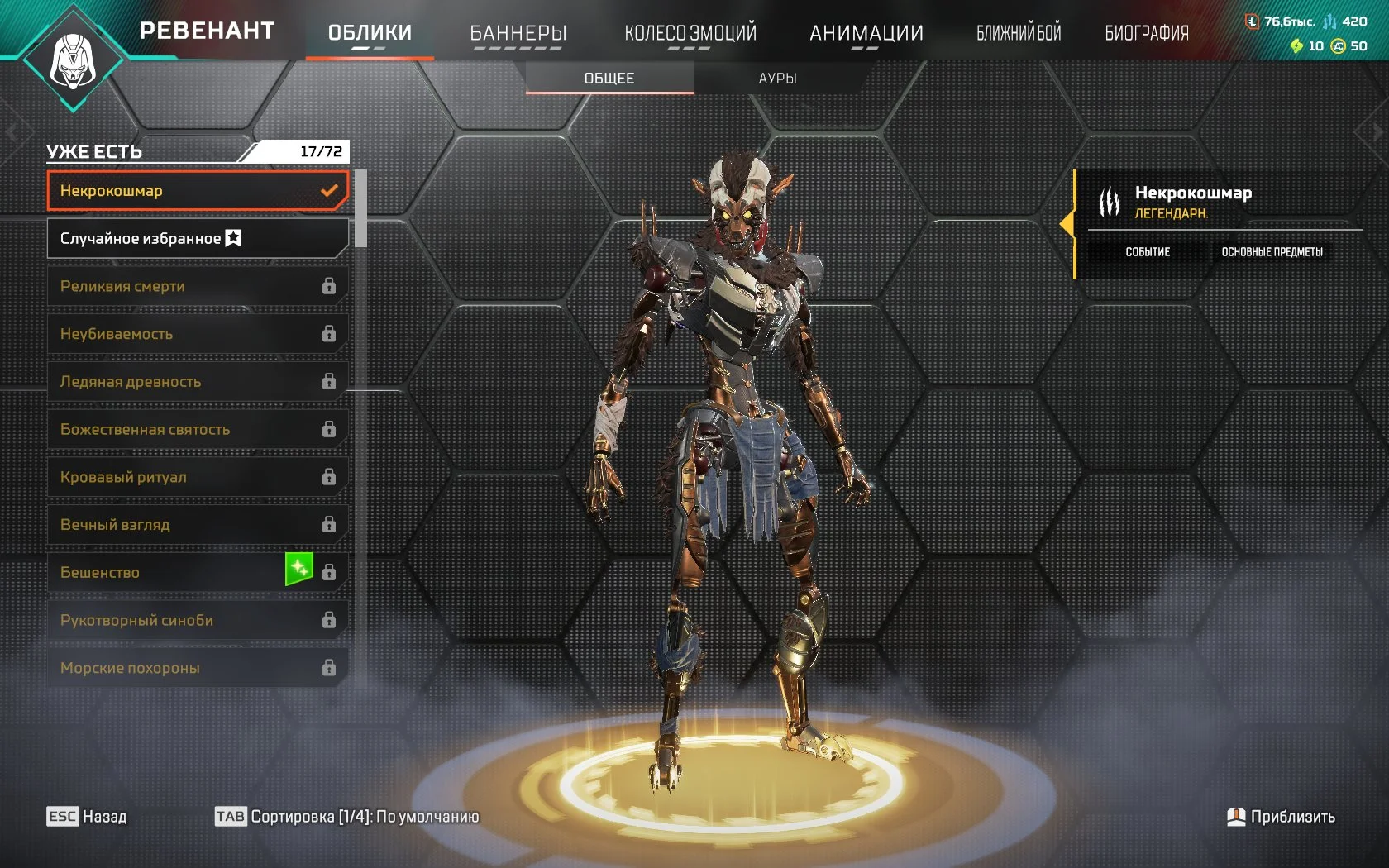This screenshot has width=1389, height=868.
Task: Preview the locked Неубиваемость skin
Action: (197, 334)
